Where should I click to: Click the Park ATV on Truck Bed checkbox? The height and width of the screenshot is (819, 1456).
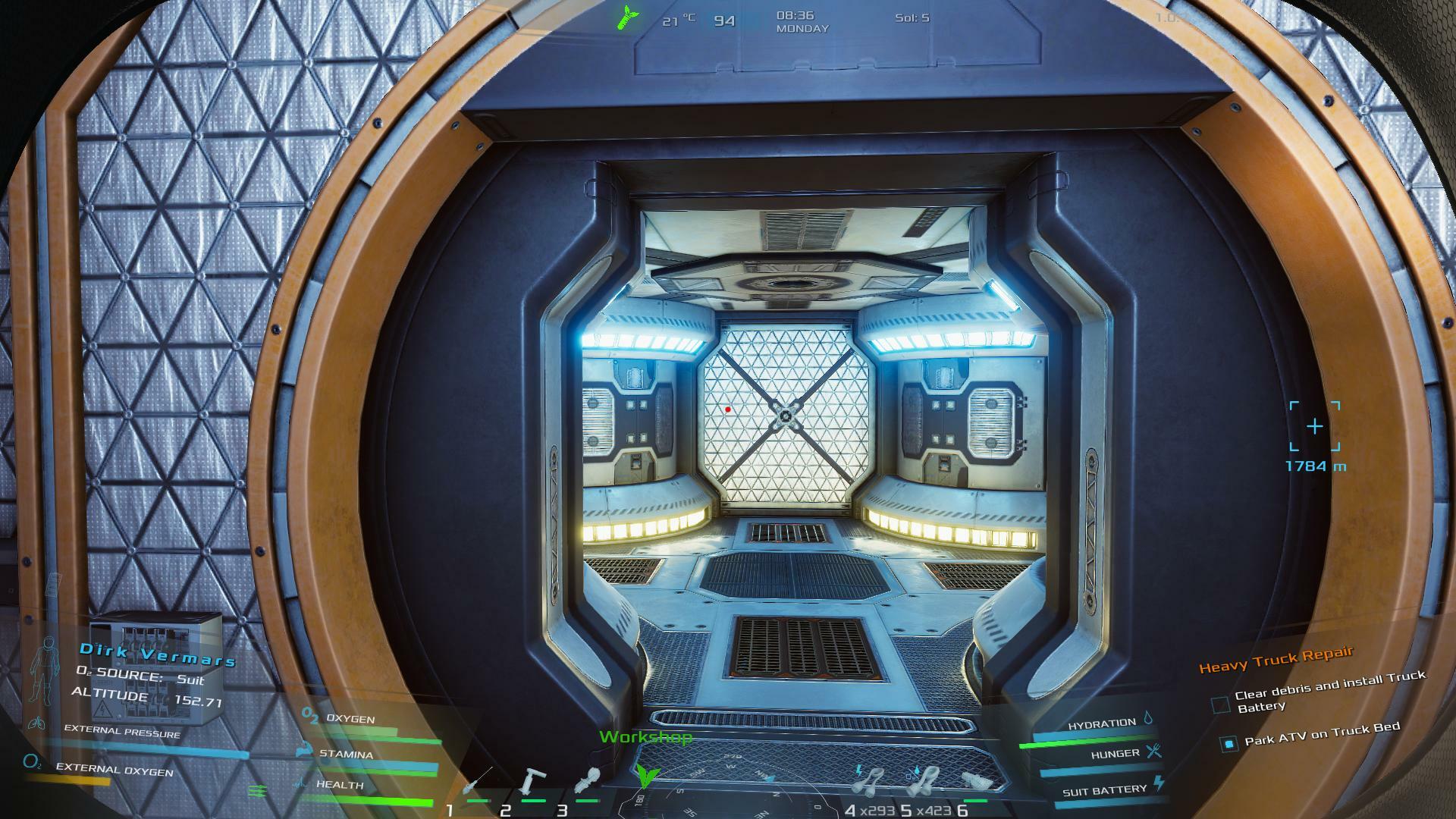(x=1228, y=744)
